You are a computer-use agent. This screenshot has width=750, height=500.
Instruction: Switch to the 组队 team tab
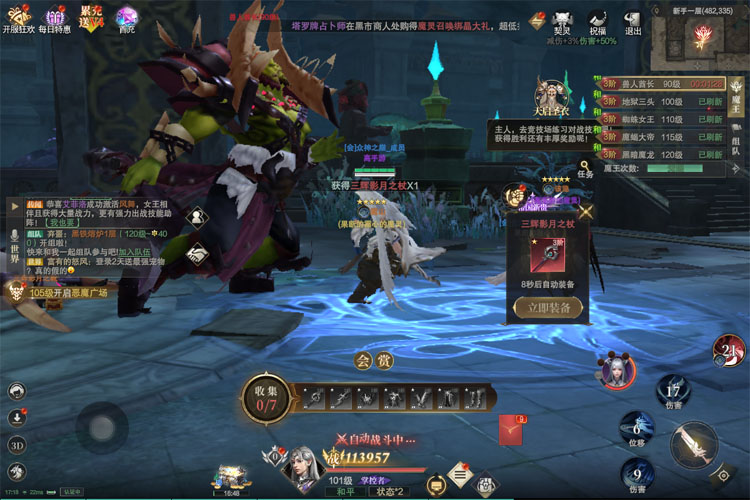[x=736, y=143]
